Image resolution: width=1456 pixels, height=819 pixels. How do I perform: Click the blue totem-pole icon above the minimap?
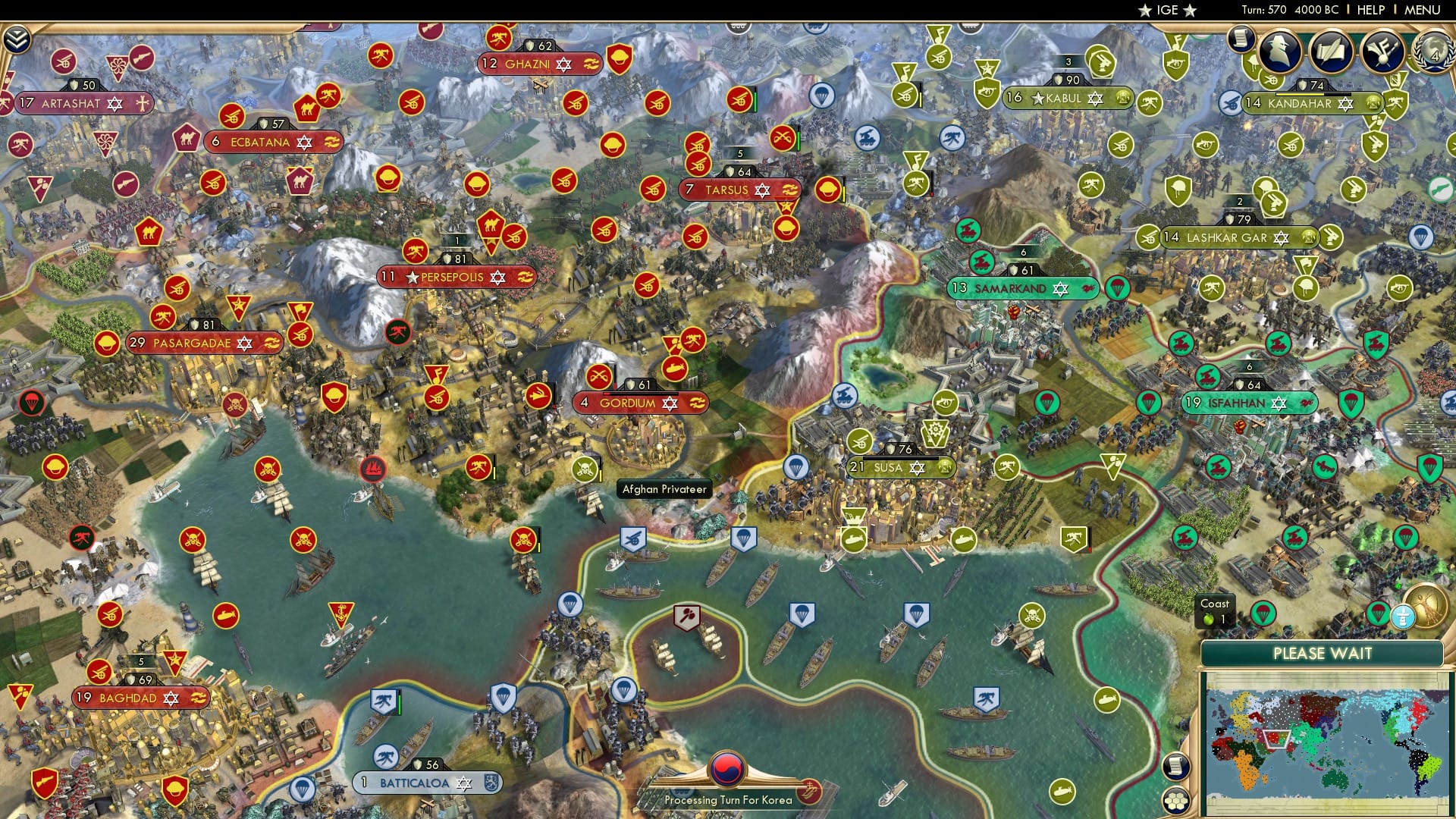[1403, 617]
